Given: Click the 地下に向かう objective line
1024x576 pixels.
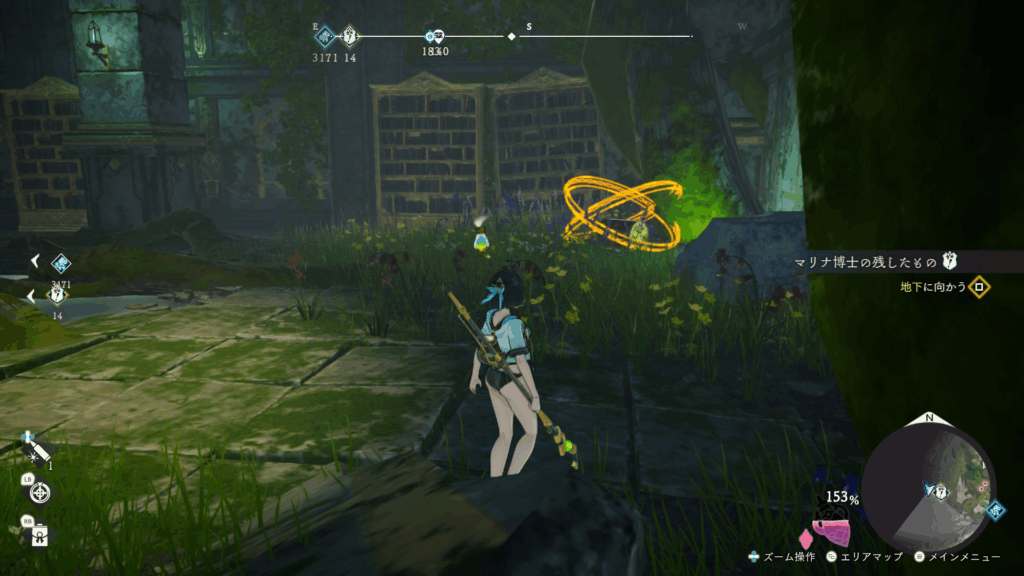Looking at the screenshot, I should [x=938, y=288].
